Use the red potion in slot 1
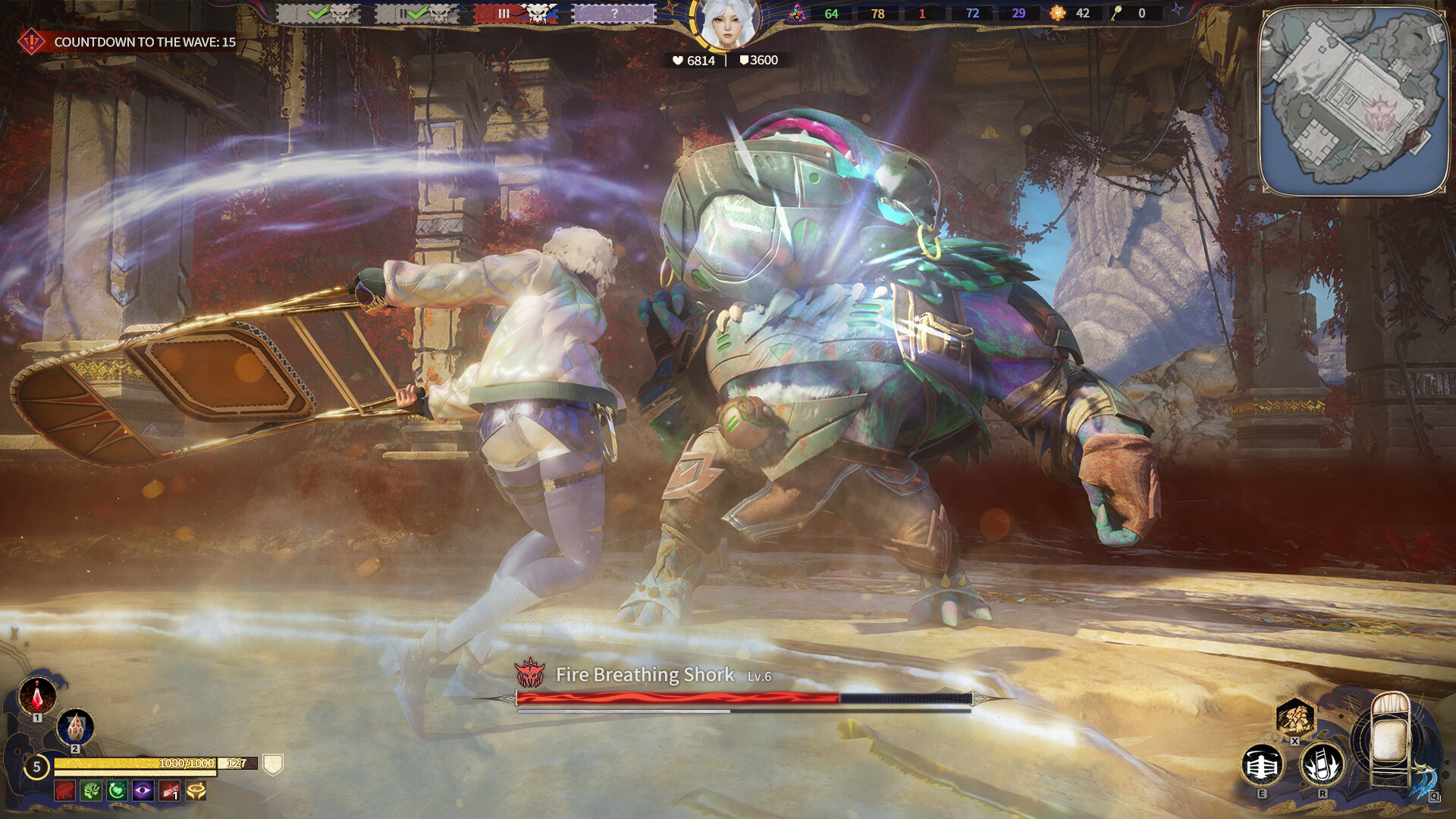Image resolution: width=1456 pixels, height=819 pixels. pos(37,695)
